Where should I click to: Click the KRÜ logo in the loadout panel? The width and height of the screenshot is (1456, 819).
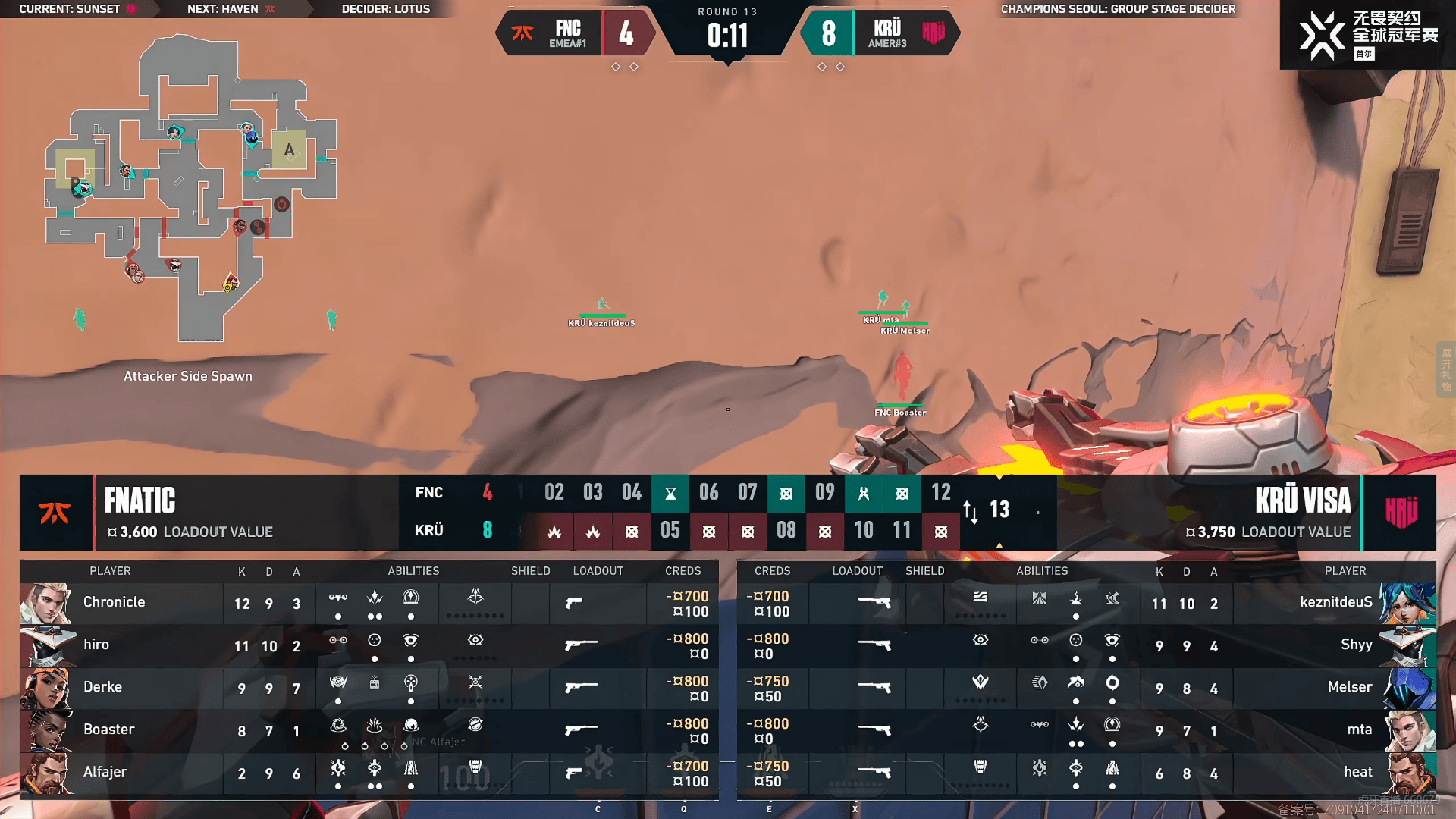coord(1400,513)
